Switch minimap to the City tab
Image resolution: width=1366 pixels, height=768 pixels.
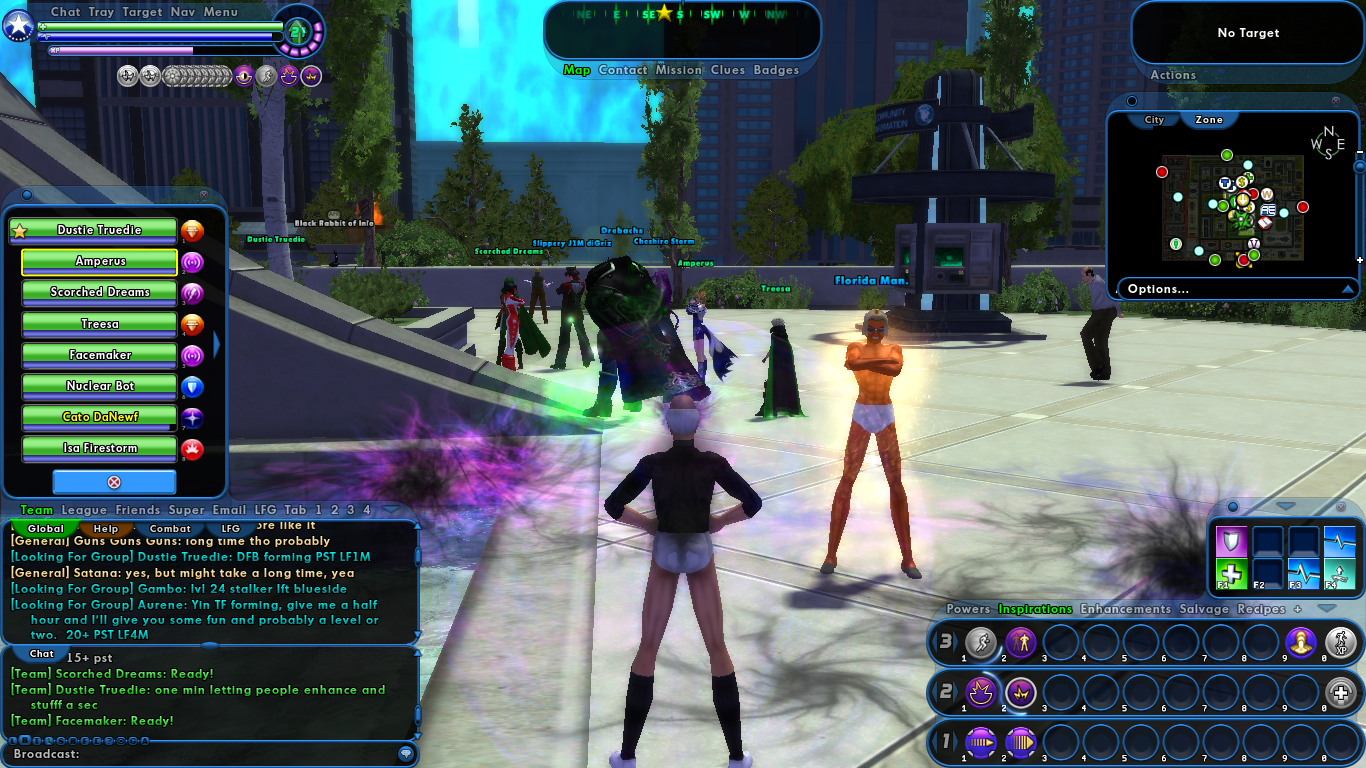point(1154,120)
